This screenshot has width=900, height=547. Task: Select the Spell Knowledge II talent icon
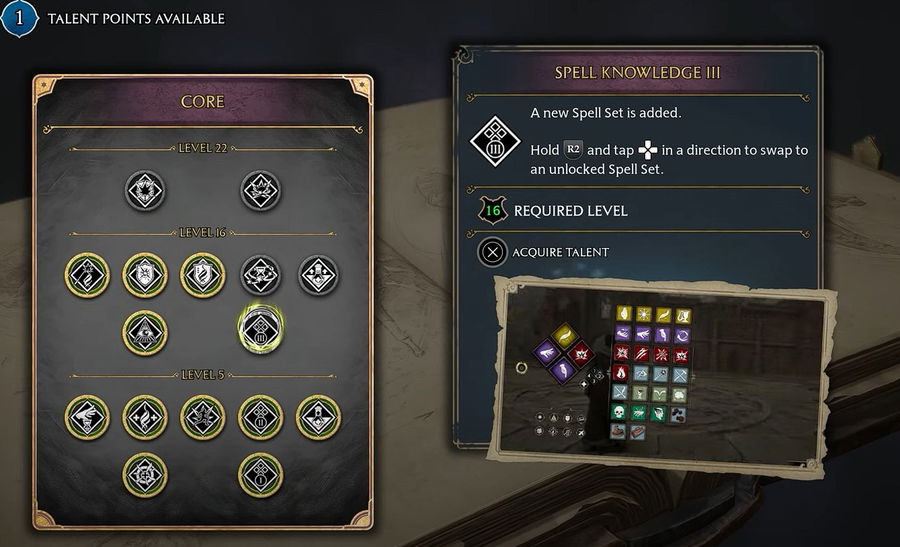pos(260,415)
